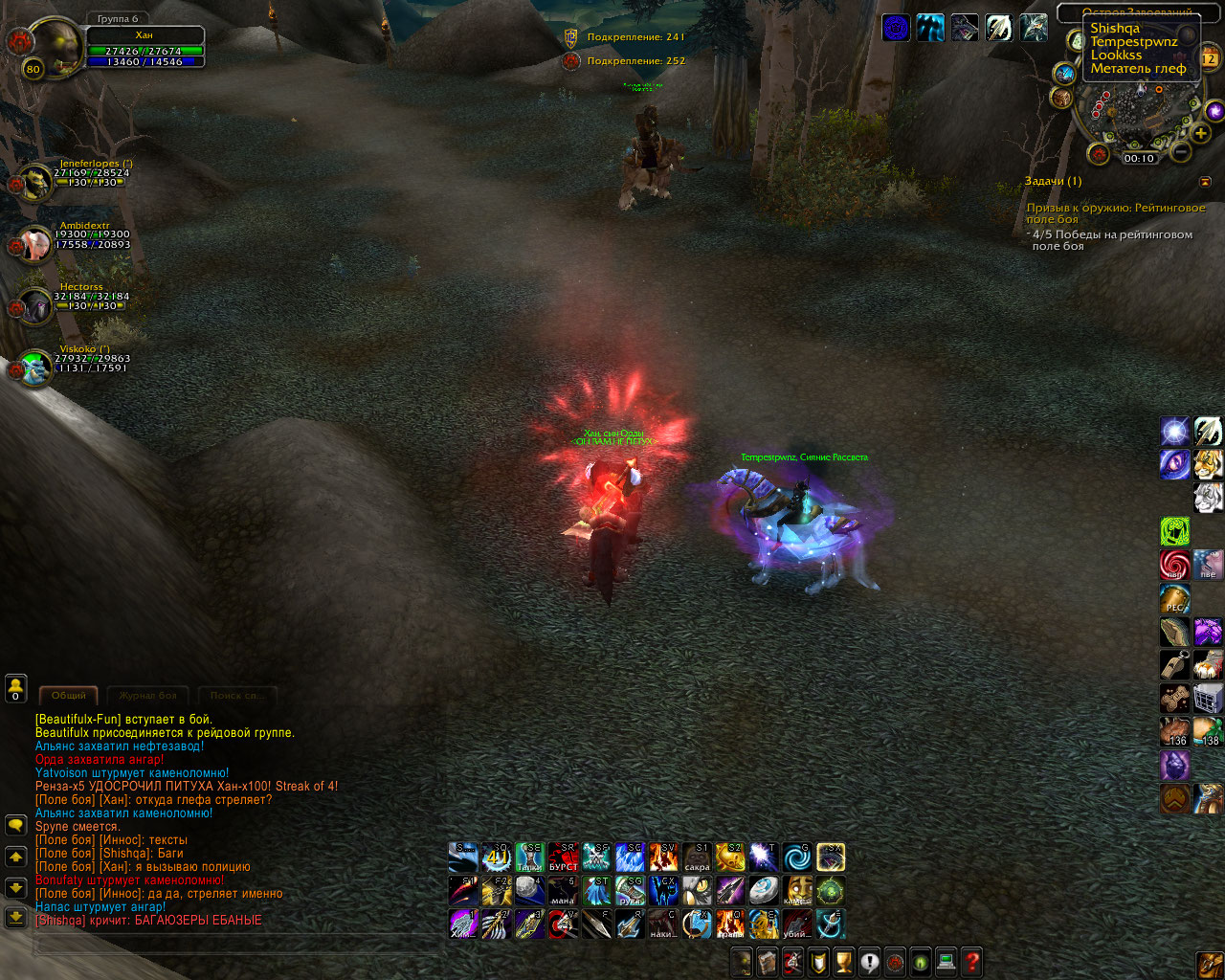Open the Журнал боя combat log tab

coord(147,696)
